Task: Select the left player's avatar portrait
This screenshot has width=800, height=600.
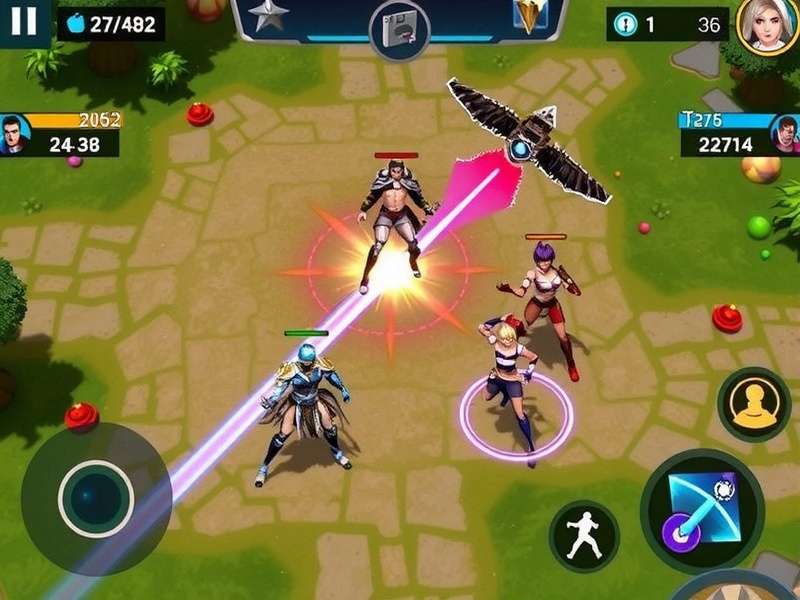Action: (x=13, y=134)
